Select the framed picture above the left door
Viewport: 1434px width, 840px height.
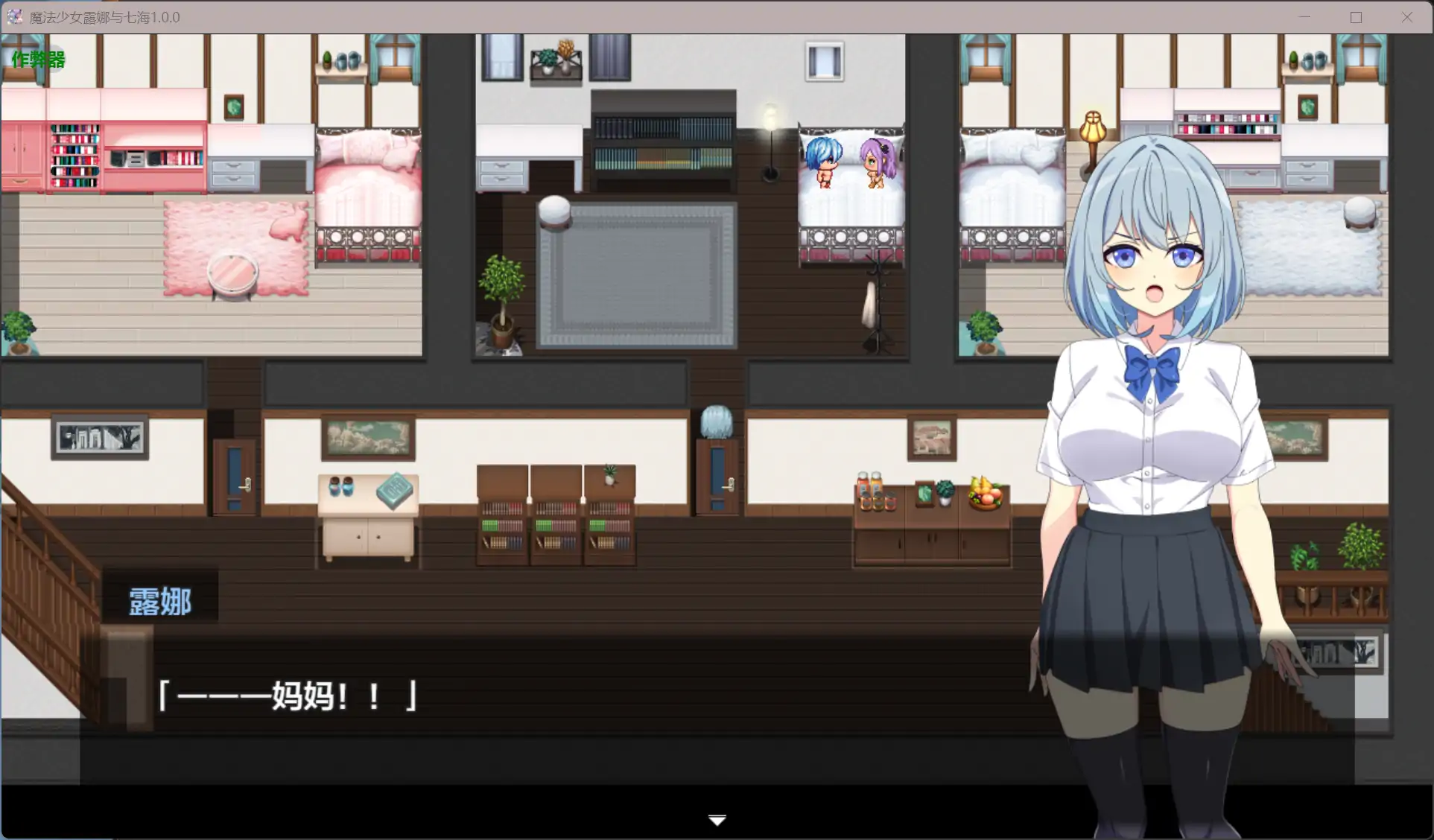99,436
